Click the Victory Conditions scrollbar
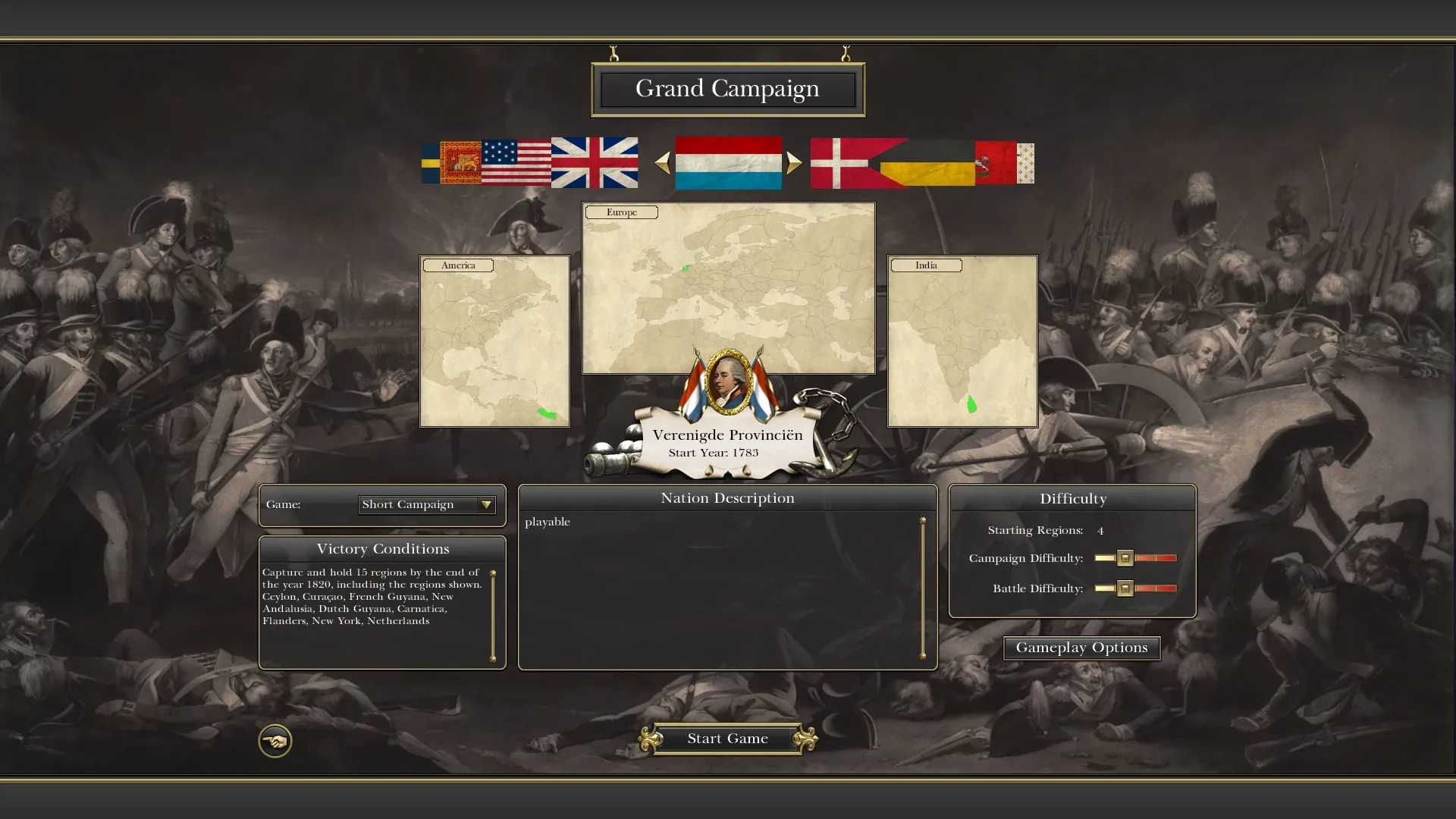Screen dimensions: 1456x819 point(493,616)
